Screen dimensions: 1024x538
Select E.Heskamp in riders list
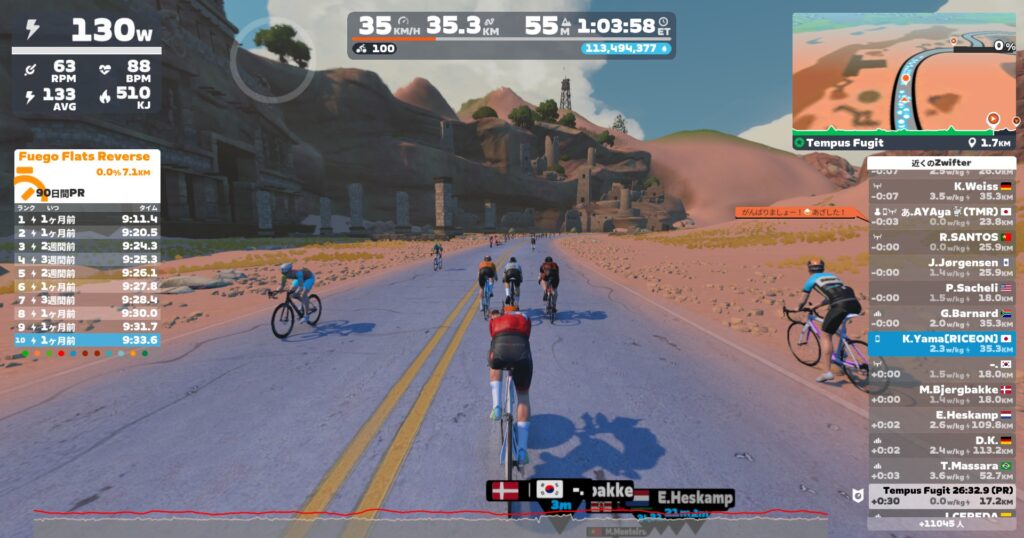pyautogui.click(x=941, y=420)
